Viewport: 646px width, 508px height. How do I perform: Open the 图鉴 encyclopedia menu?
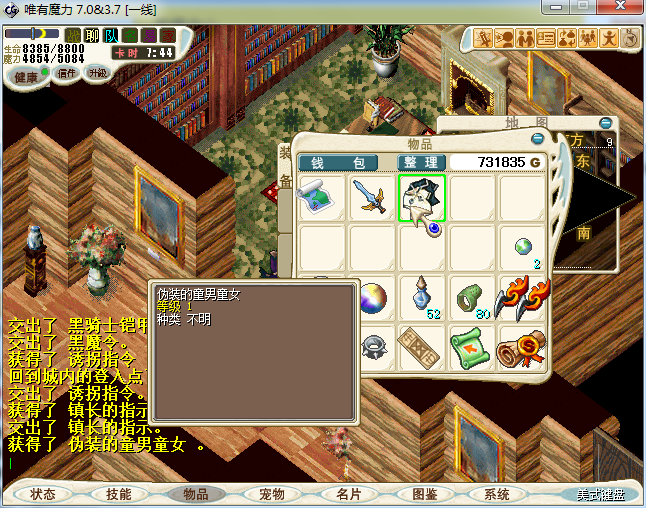coord(424,494)
